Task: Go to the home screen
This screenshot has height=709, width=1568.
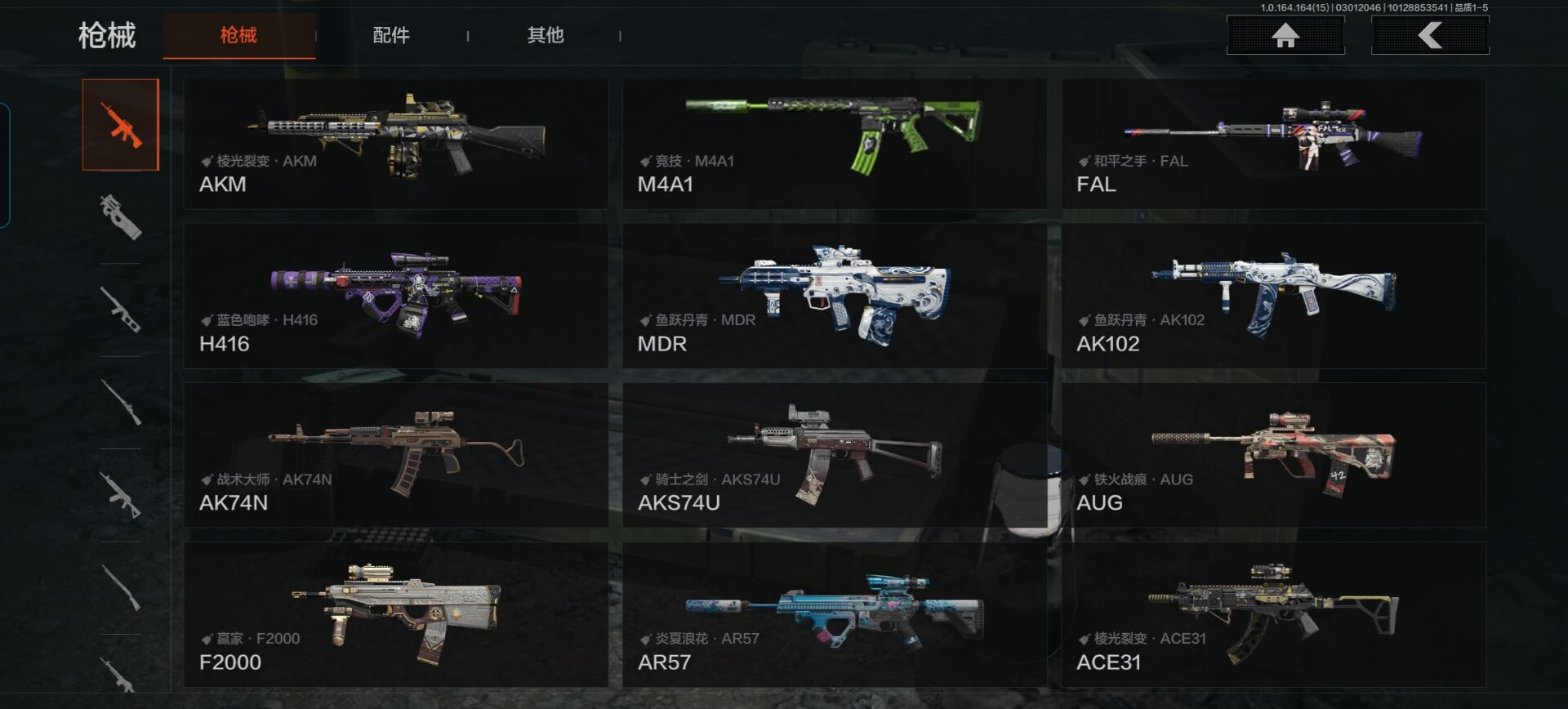Action: [x=1285, y=36]
